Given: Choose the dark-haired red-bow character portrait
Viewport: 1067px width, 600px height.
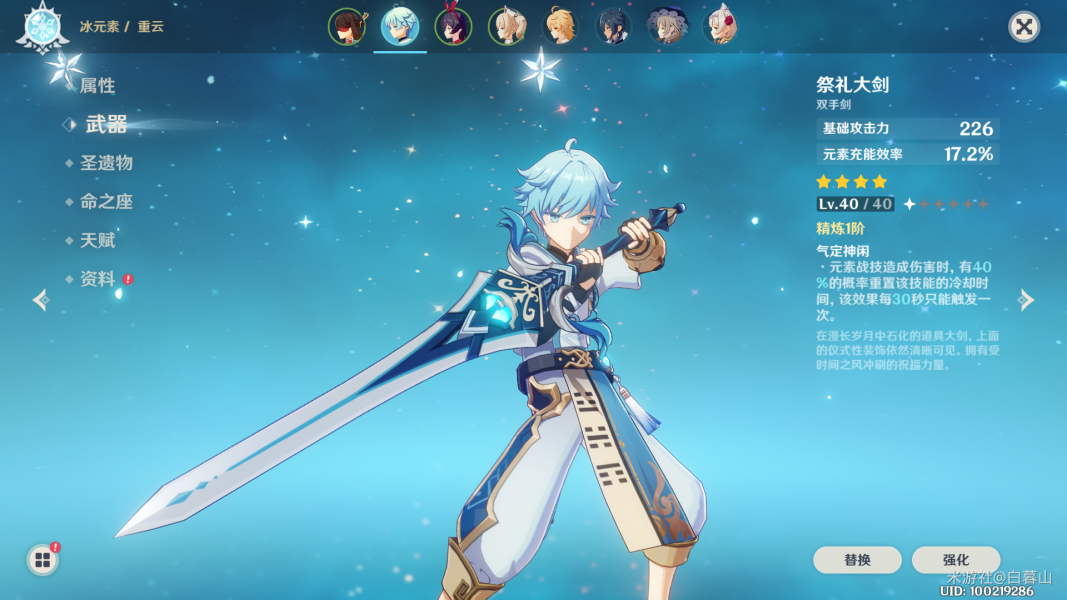Looking at the screenshot, I should click(454, 27).
